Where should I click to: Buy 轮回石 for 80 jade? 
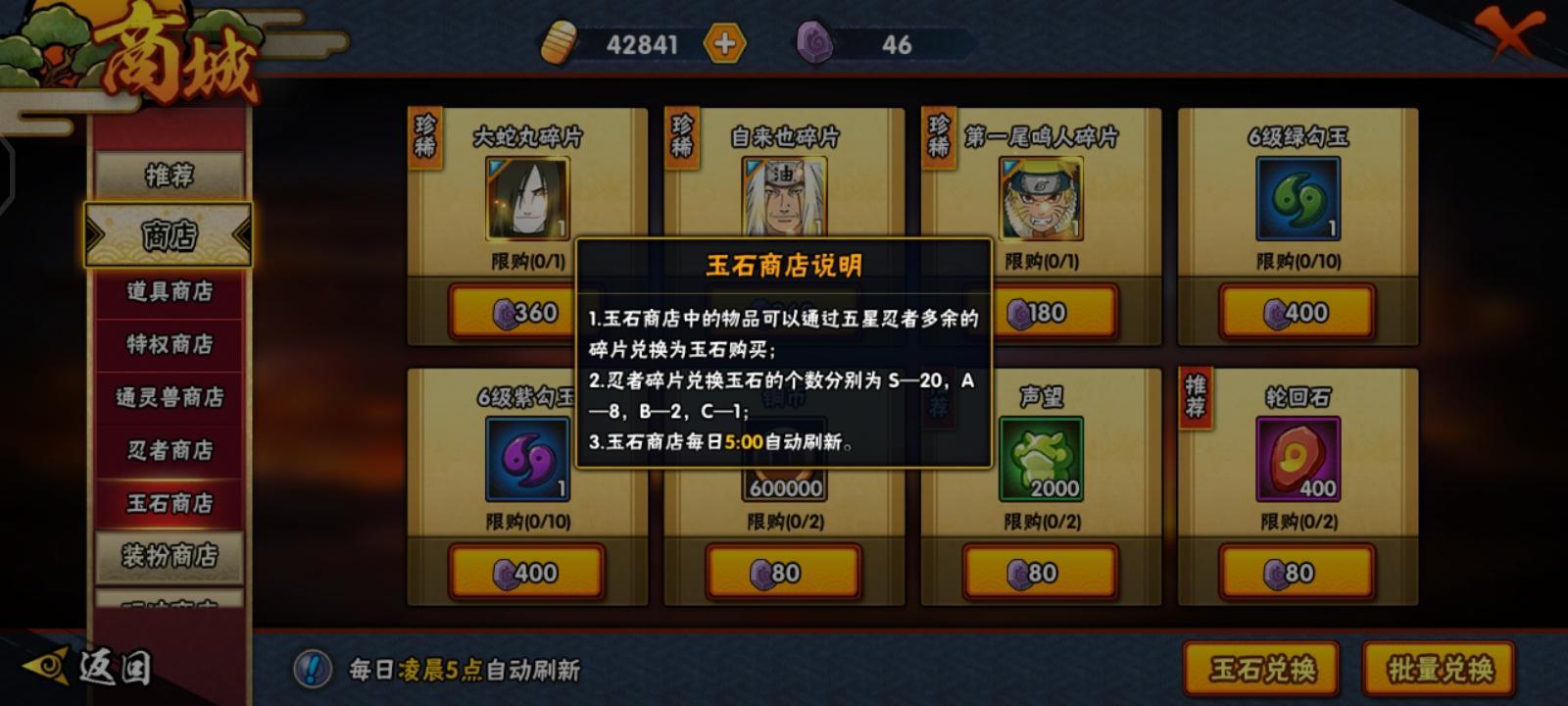(x=1296, y=570)
